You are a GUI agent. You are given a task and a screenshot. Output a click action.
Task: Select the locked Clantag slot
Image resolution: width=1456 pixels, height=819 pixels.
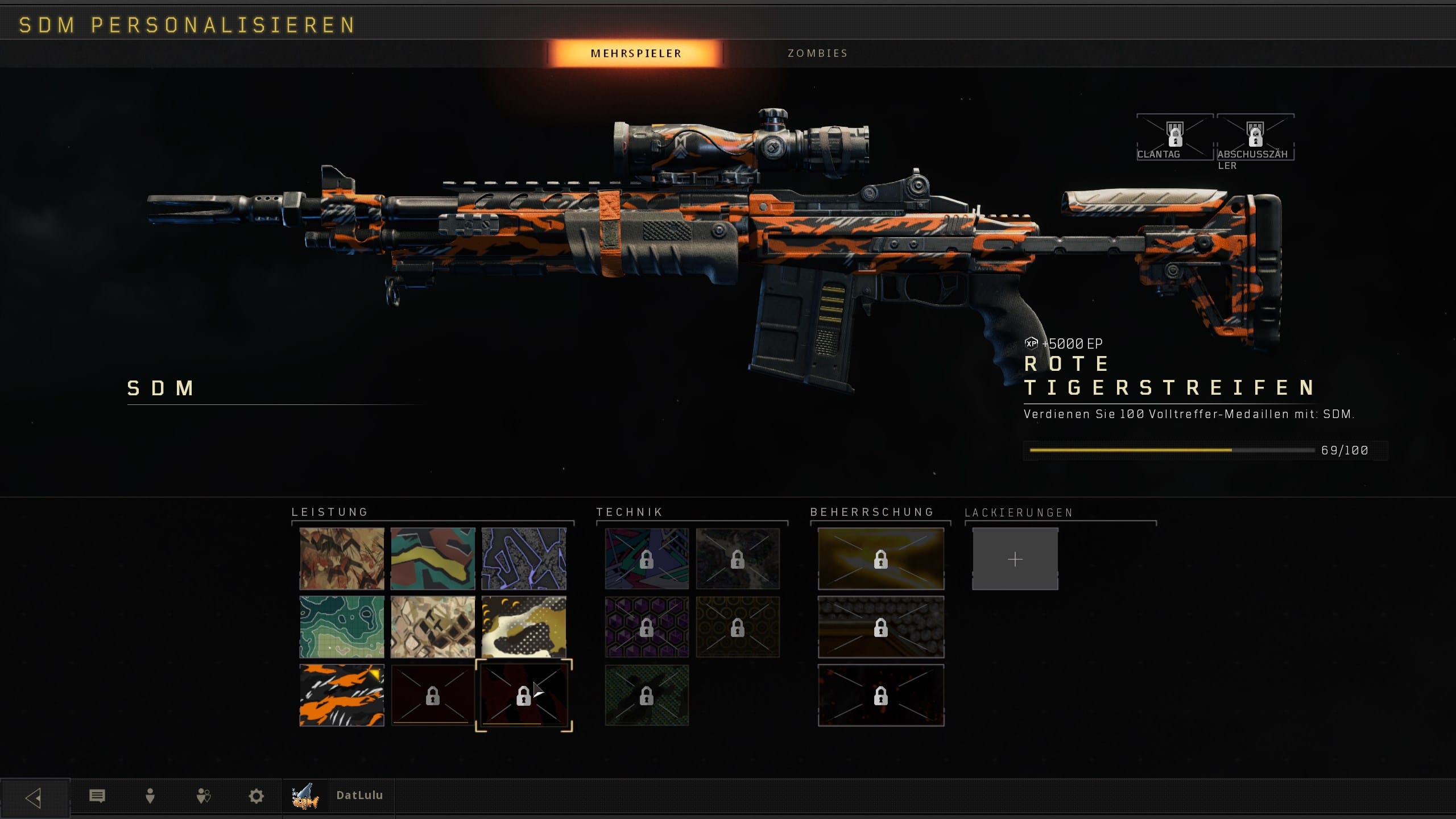(1174, 138)
